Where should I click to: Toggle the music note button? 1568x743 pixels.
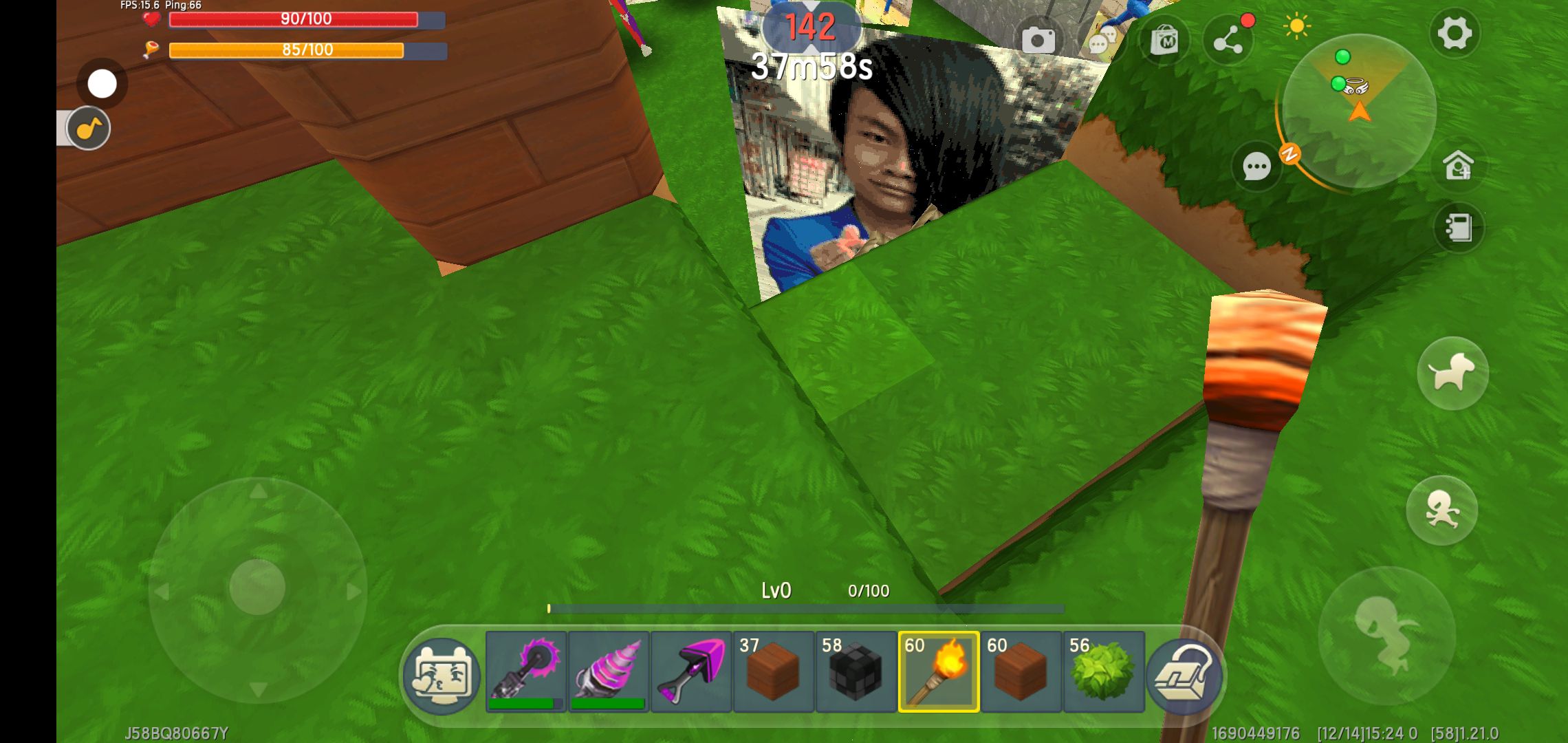coord(89,129)
